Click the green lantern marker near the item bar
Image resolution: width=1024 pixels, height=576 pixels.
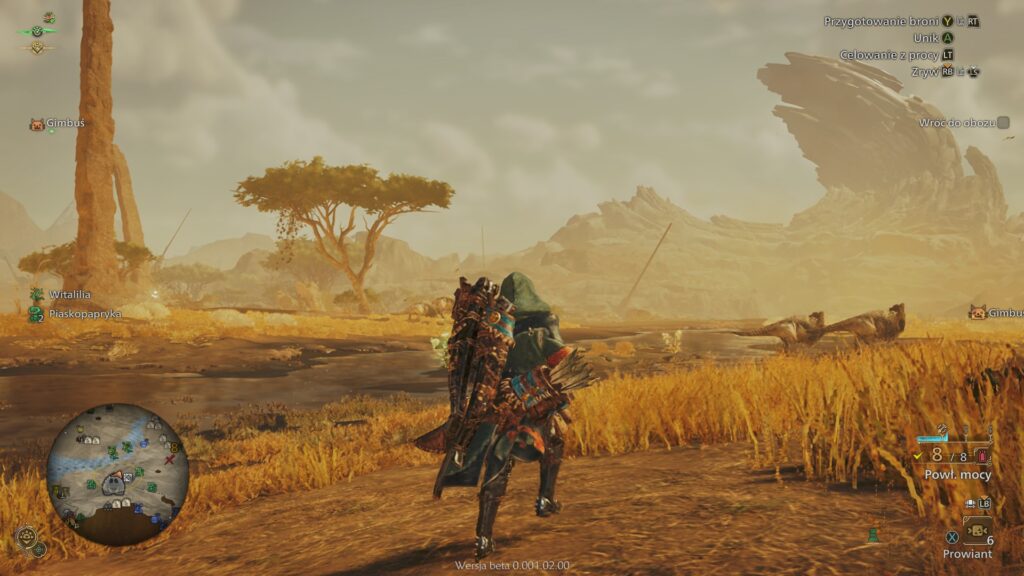(872, 535)
